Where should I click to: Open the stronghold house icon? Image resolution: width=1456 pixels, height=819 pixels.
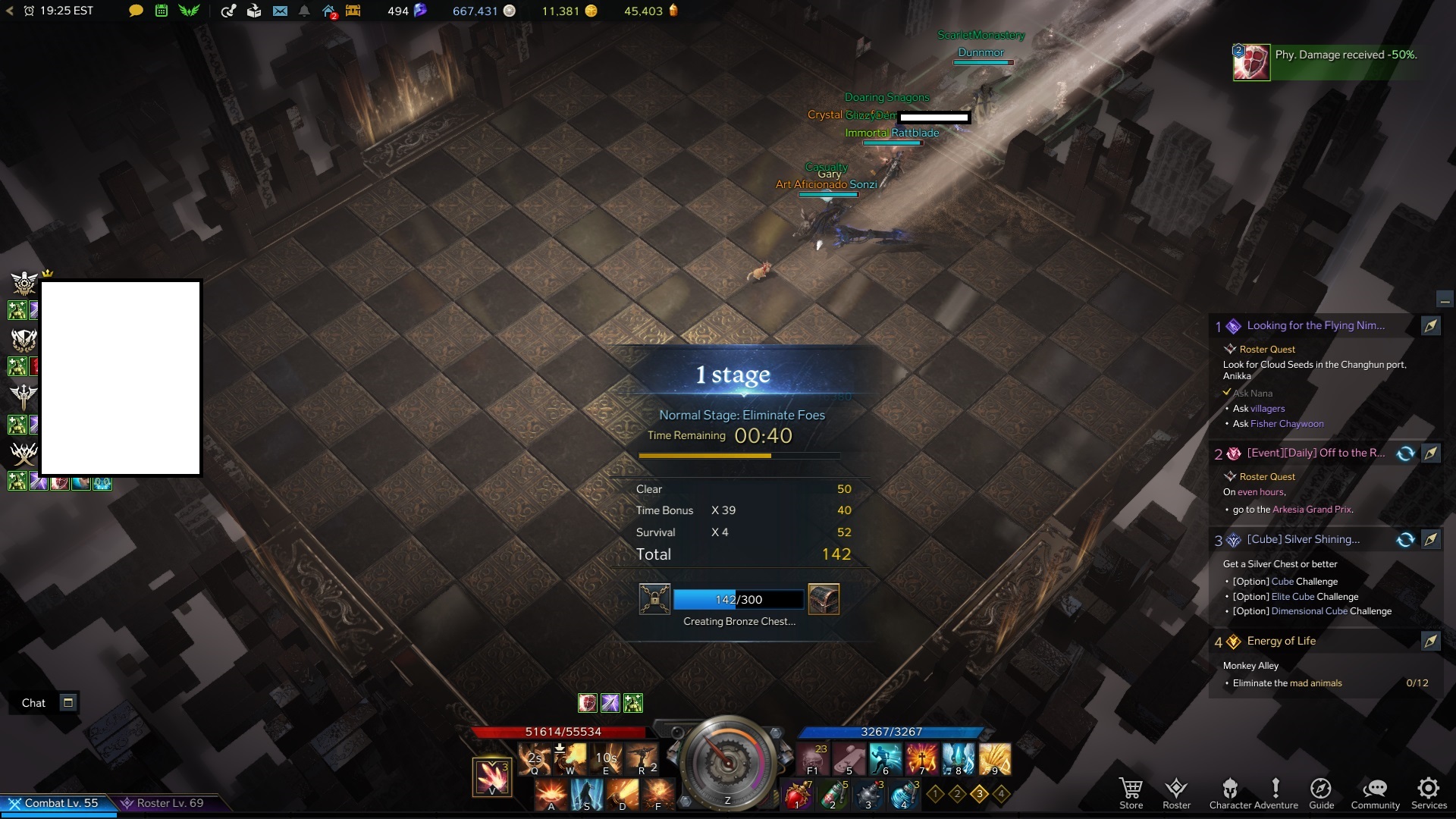pos(329,11)
